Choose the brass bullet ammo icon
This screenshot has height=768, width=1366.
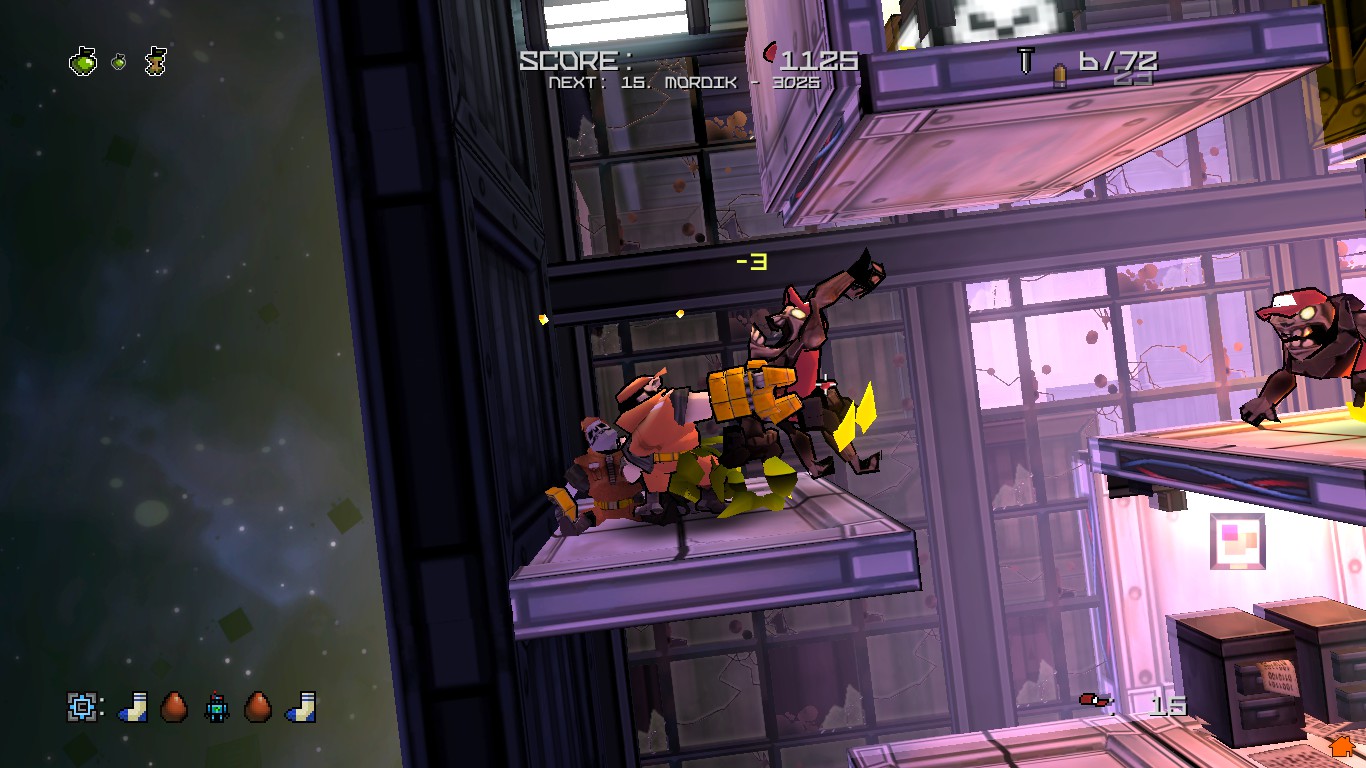[x=1059, y=76]
